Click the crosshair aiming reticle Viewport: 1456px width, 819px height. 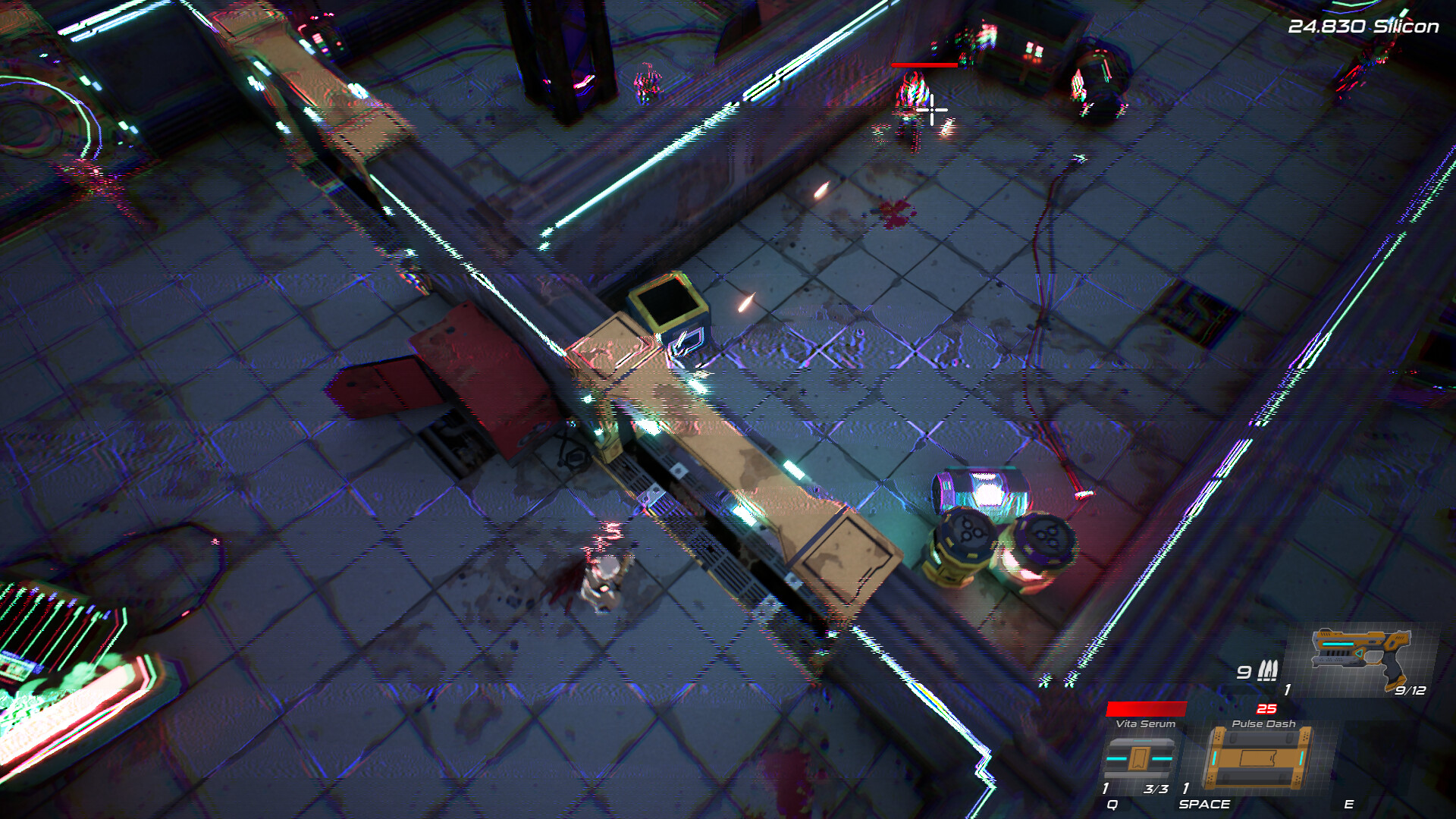click(x=933, y=111)
